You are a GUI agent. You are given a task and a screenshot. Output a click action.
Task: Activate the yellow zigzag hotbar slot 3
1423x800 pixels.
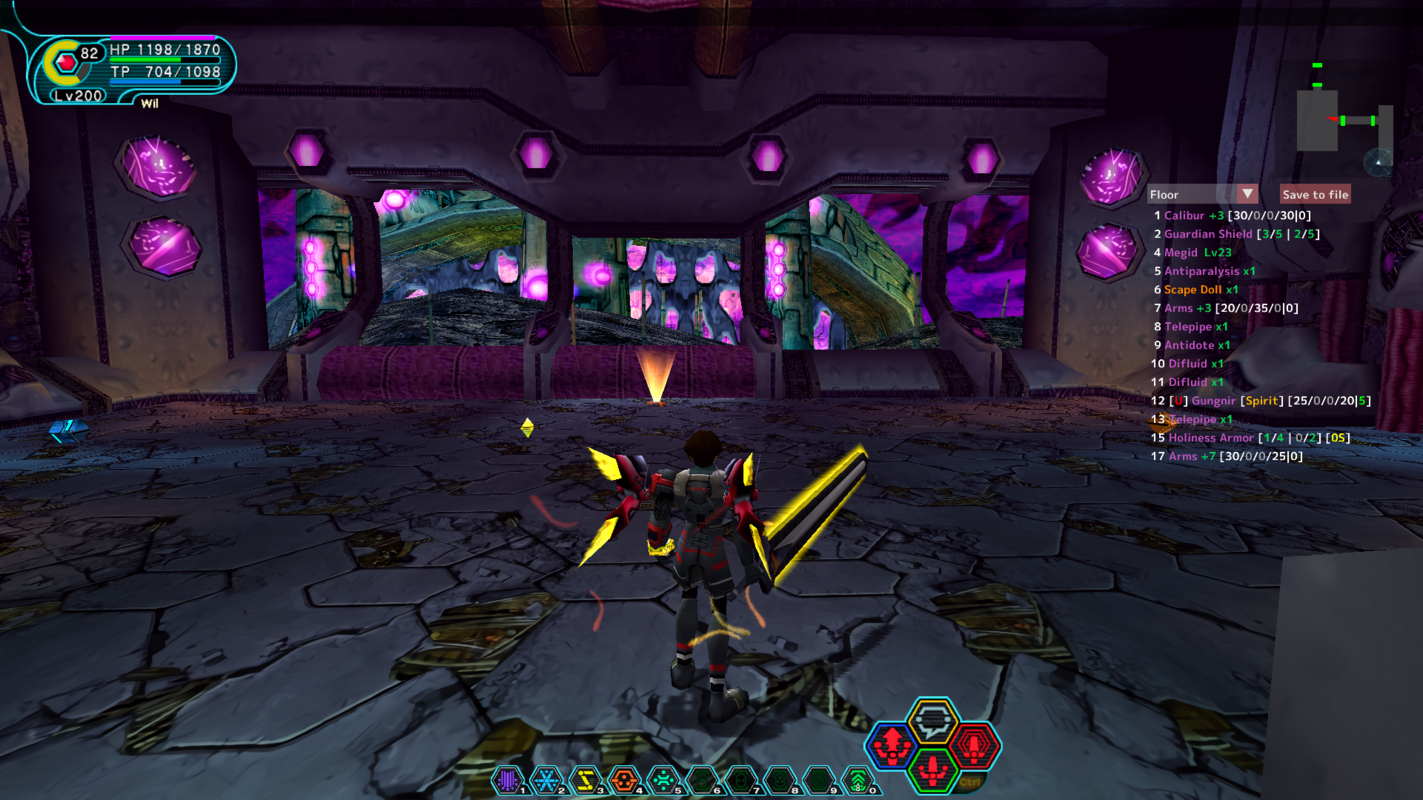coord(585,780)
